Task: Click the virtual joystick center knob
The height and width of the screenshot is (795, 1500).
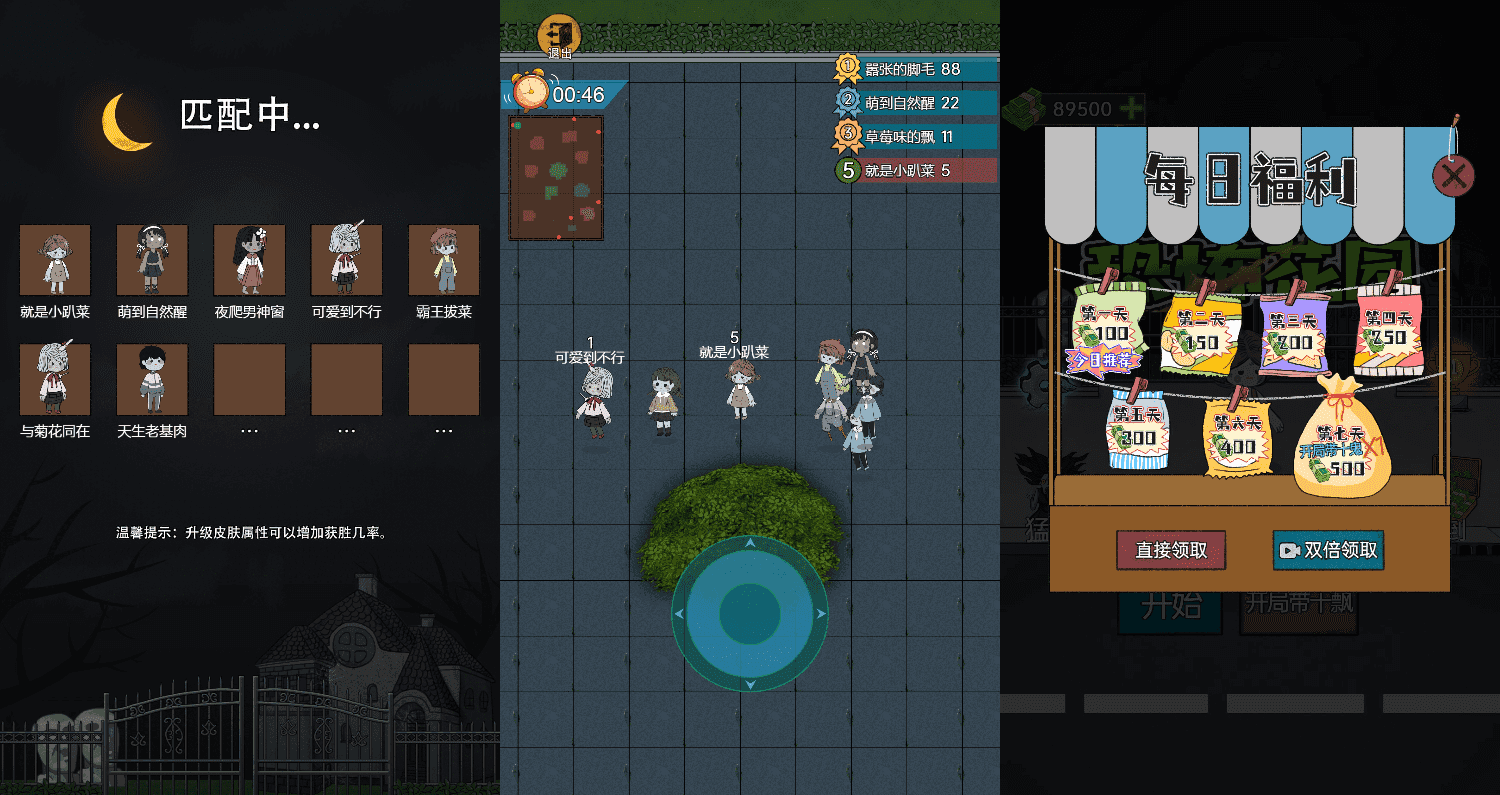Action: pyautogui.click(x=750, y=614)
